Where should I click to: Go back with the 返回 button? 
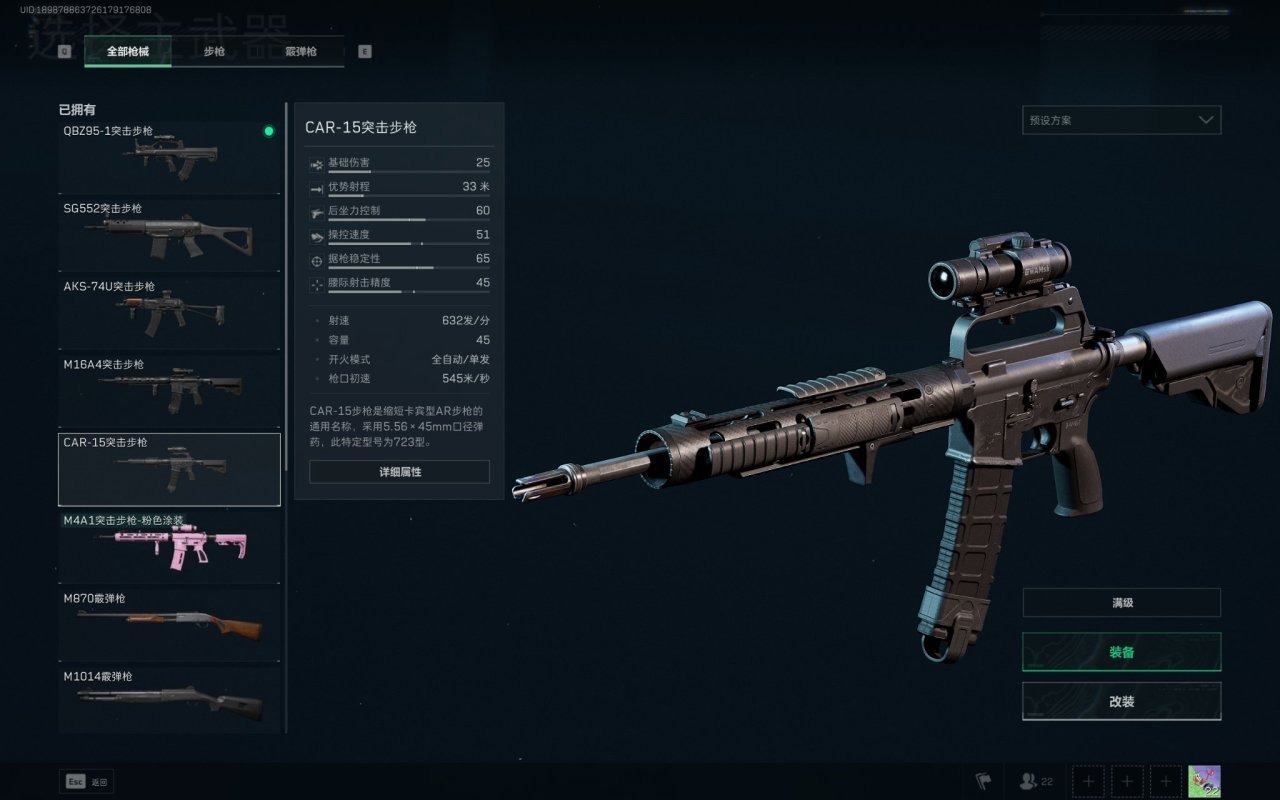(x=86, y=782)
